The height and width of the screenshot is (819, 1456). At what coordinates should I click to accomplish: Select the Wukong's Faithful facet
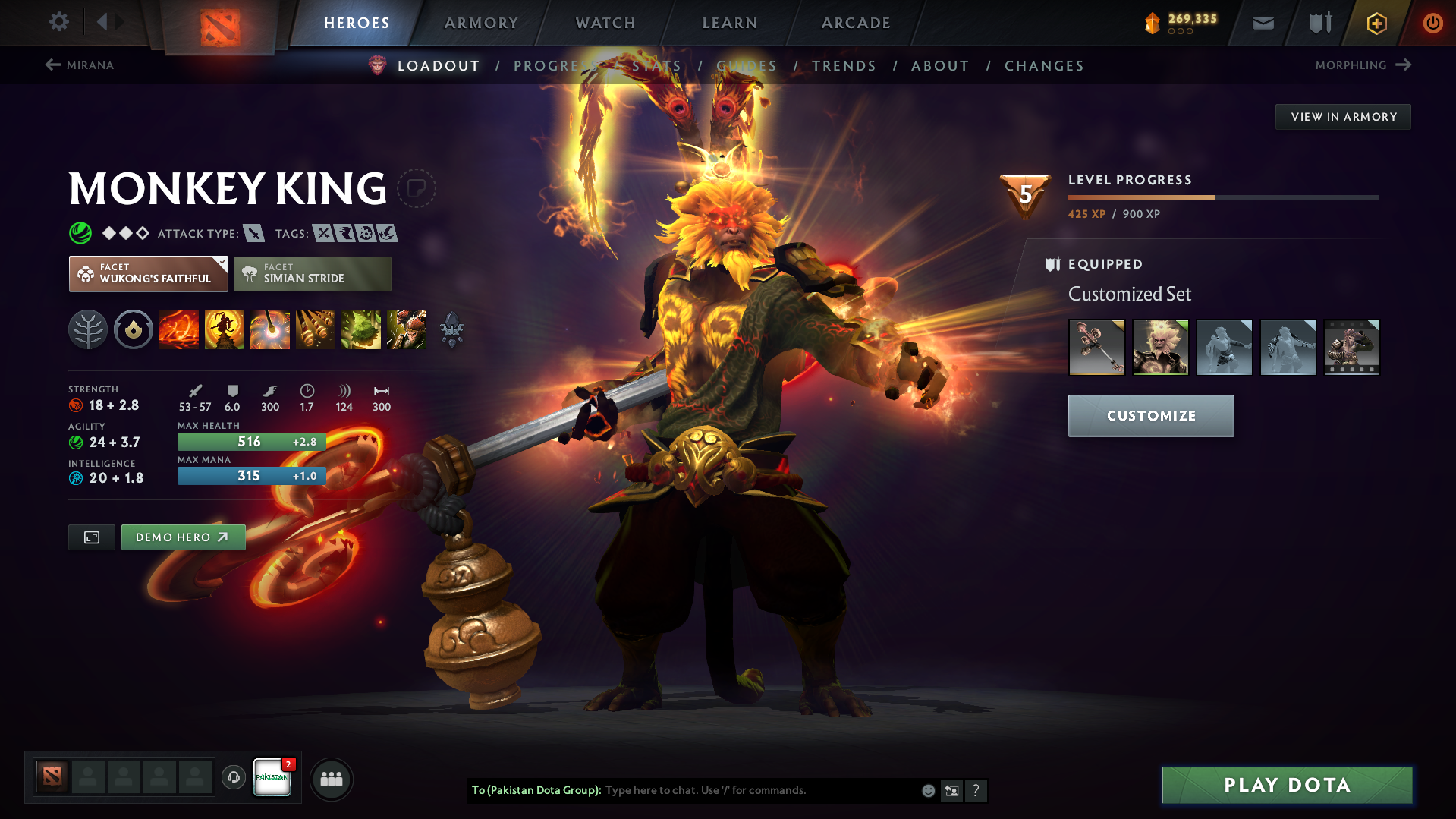pos(148,273)
